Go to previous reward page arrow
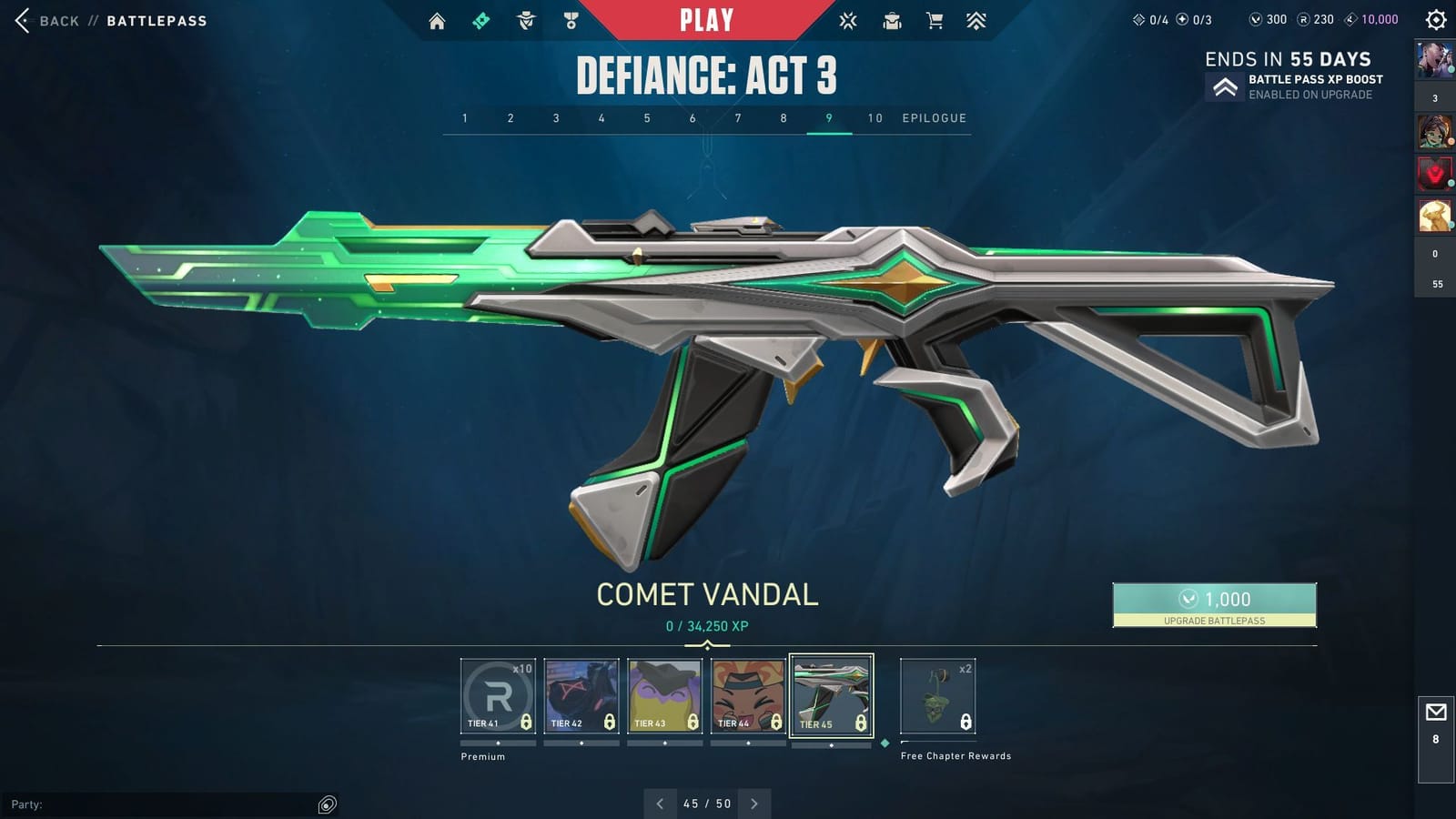The width and height of the screenshot is (1456, 819). coord(659,804)
